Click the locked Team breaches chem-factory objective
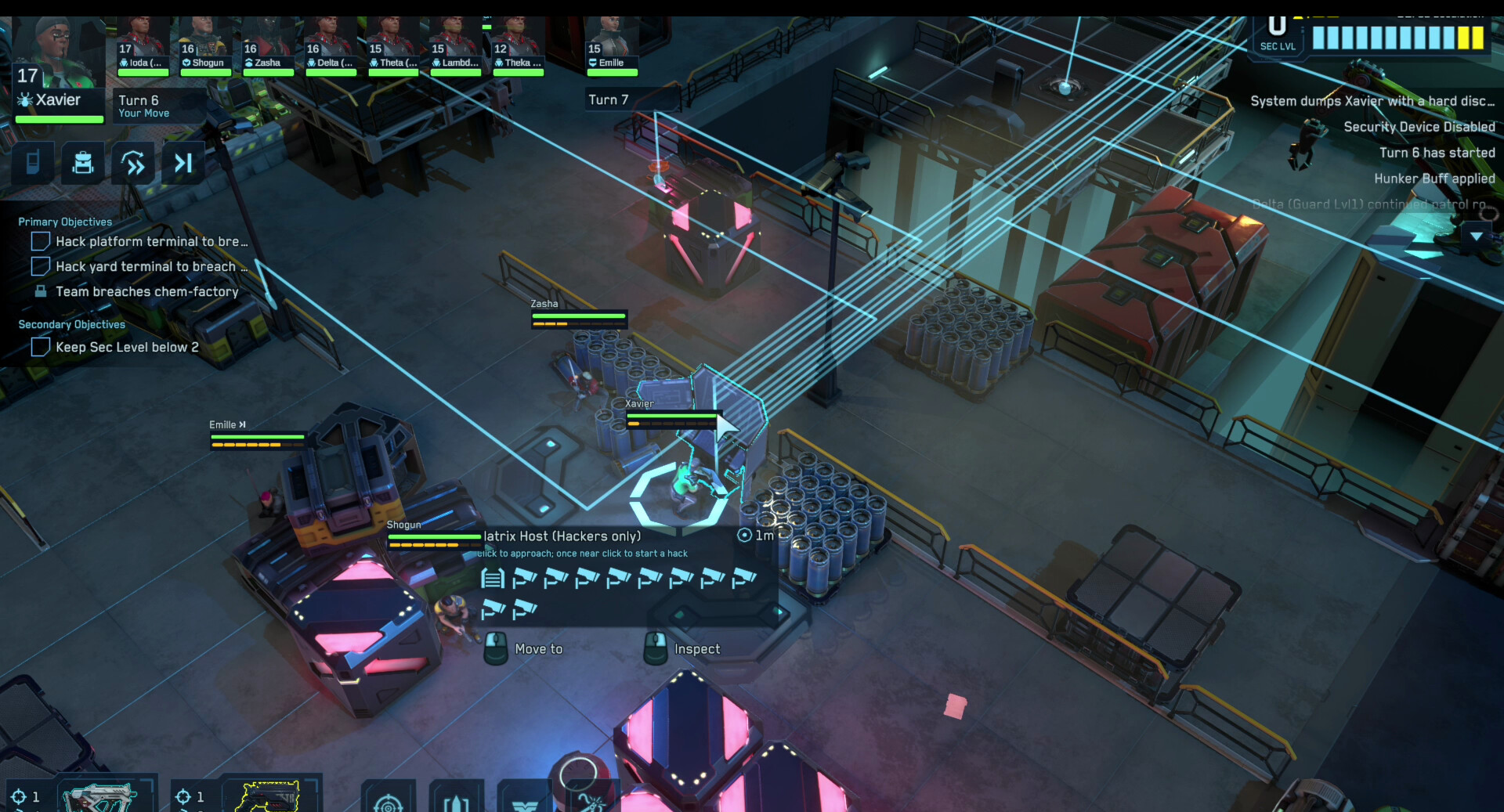The width and height of the screenshot is (1504, 812). (42, 291)
